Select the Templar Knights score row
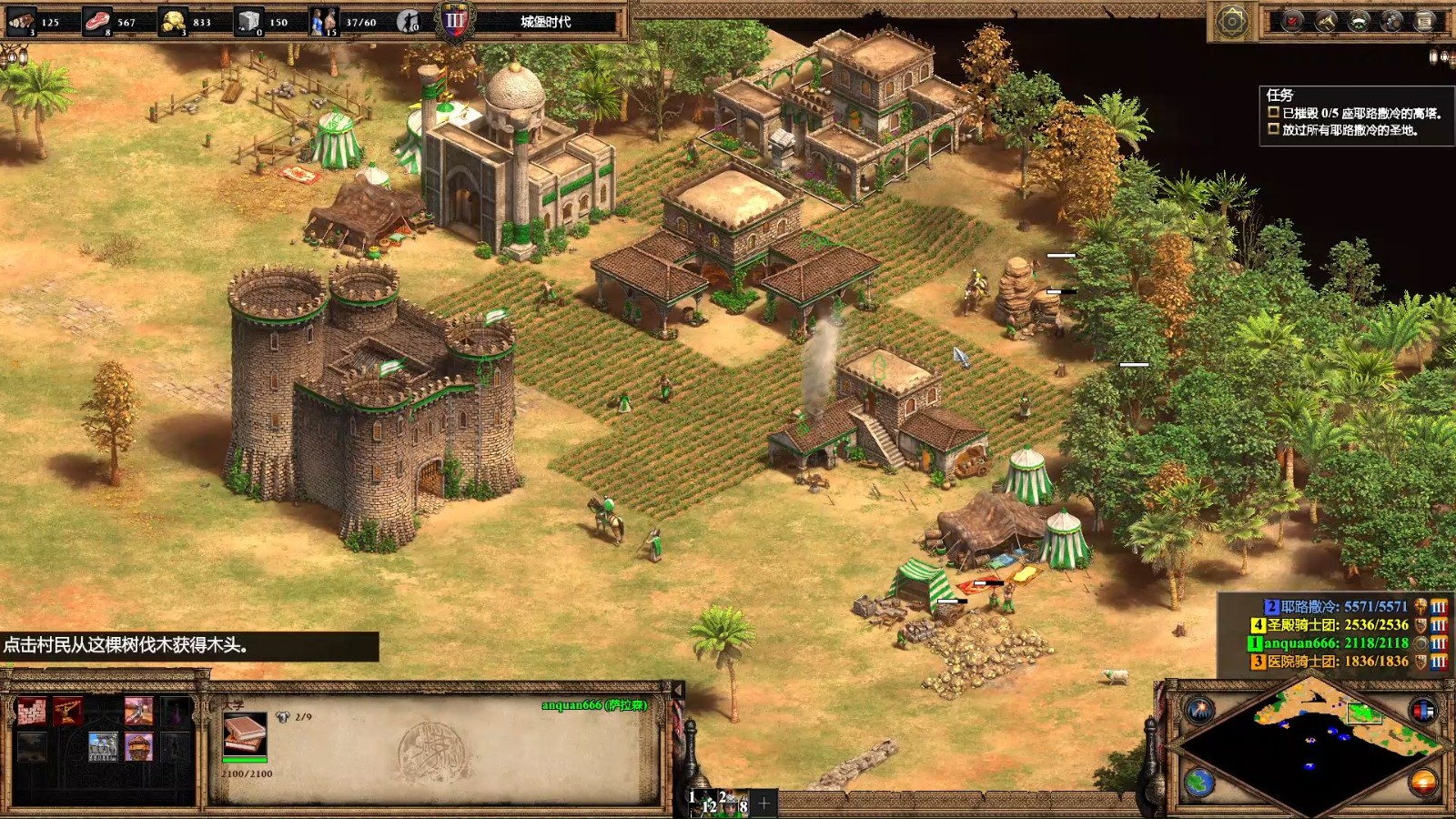1456x819 pixels. pyautogui.click(x=1330, y=625)
